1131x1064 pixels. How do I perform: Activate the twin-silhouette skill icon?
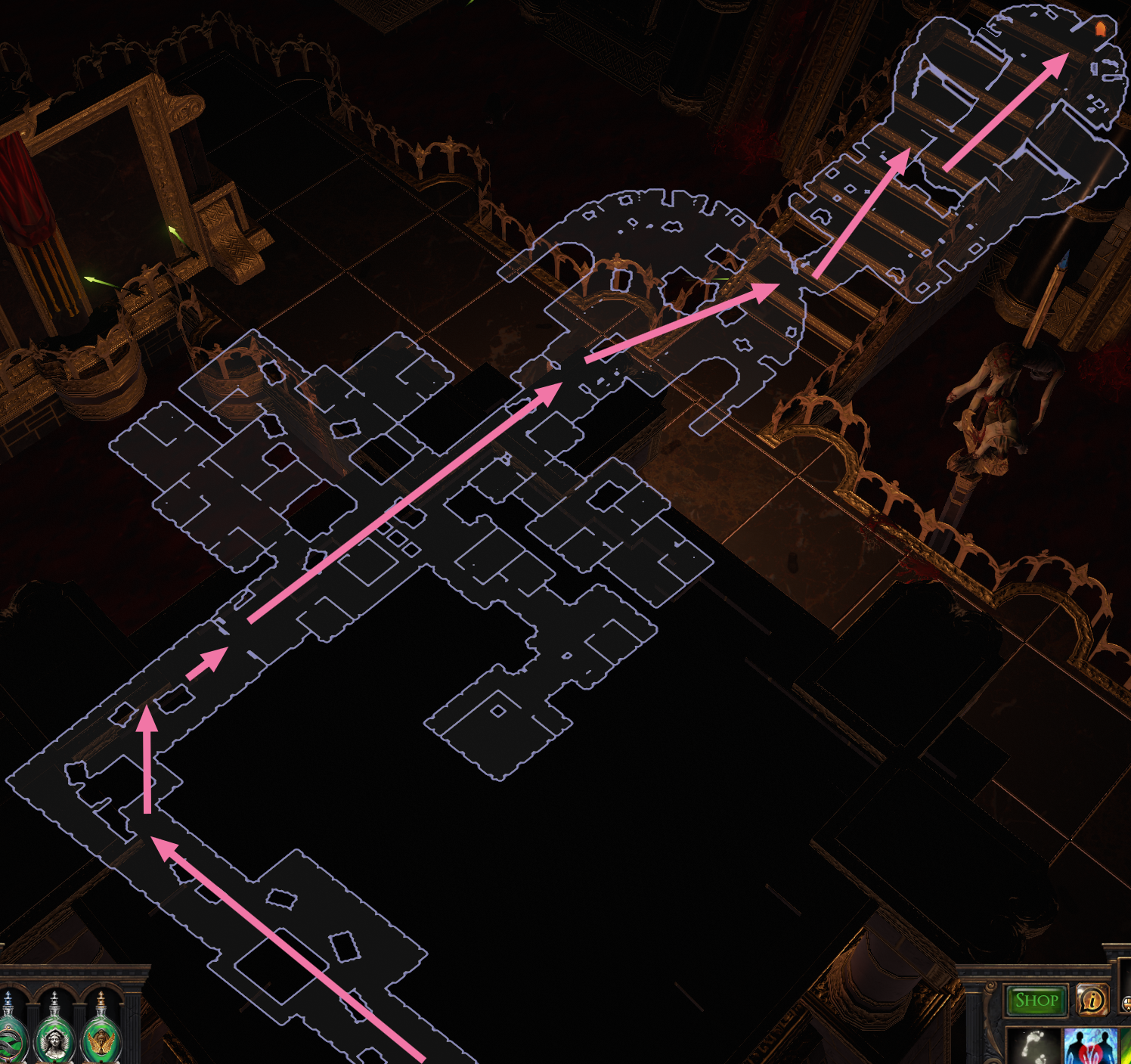tap(1089, 1046)
